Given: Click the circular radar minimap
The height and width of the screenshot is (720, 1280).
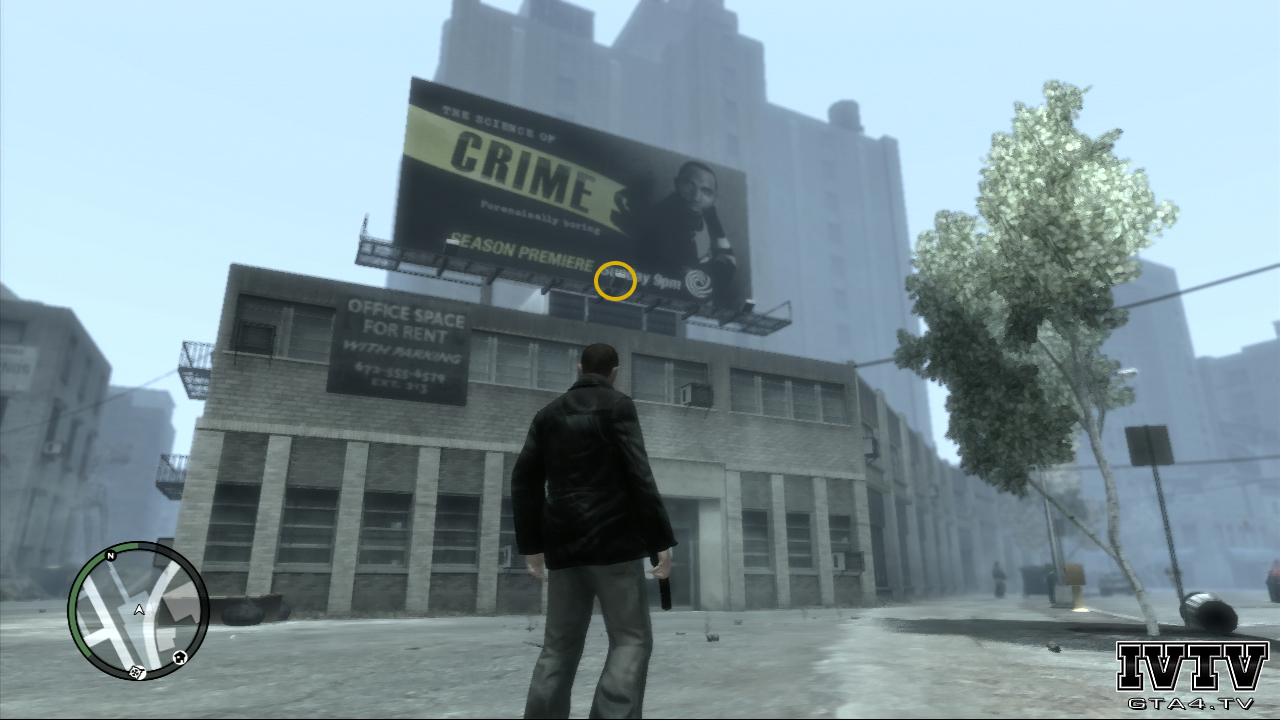Looking at the screenshot, I should point(138,611).
